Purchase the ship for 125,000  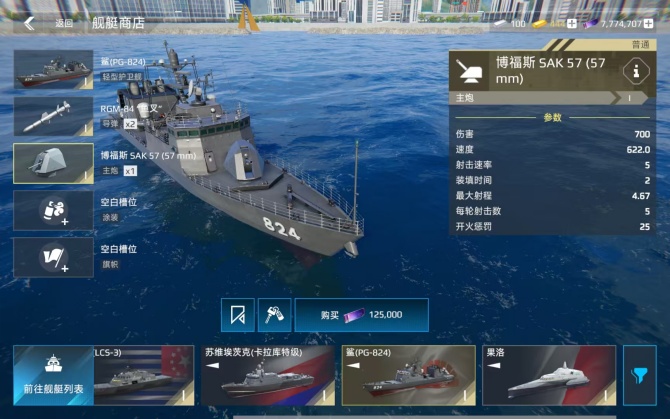[361, 314]
